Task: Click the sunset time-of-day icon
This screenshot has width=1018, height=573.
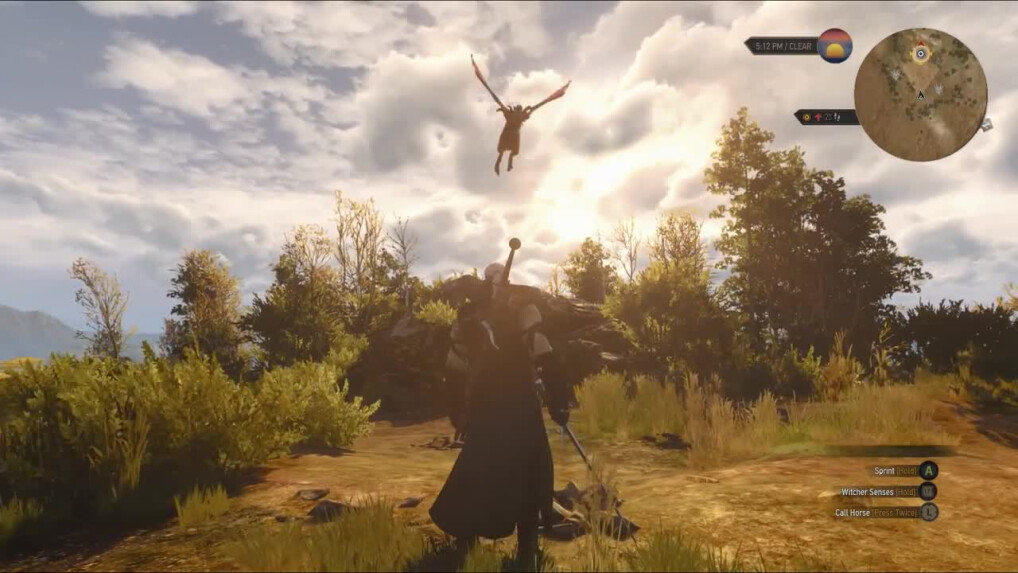Action: coord(834,46)
